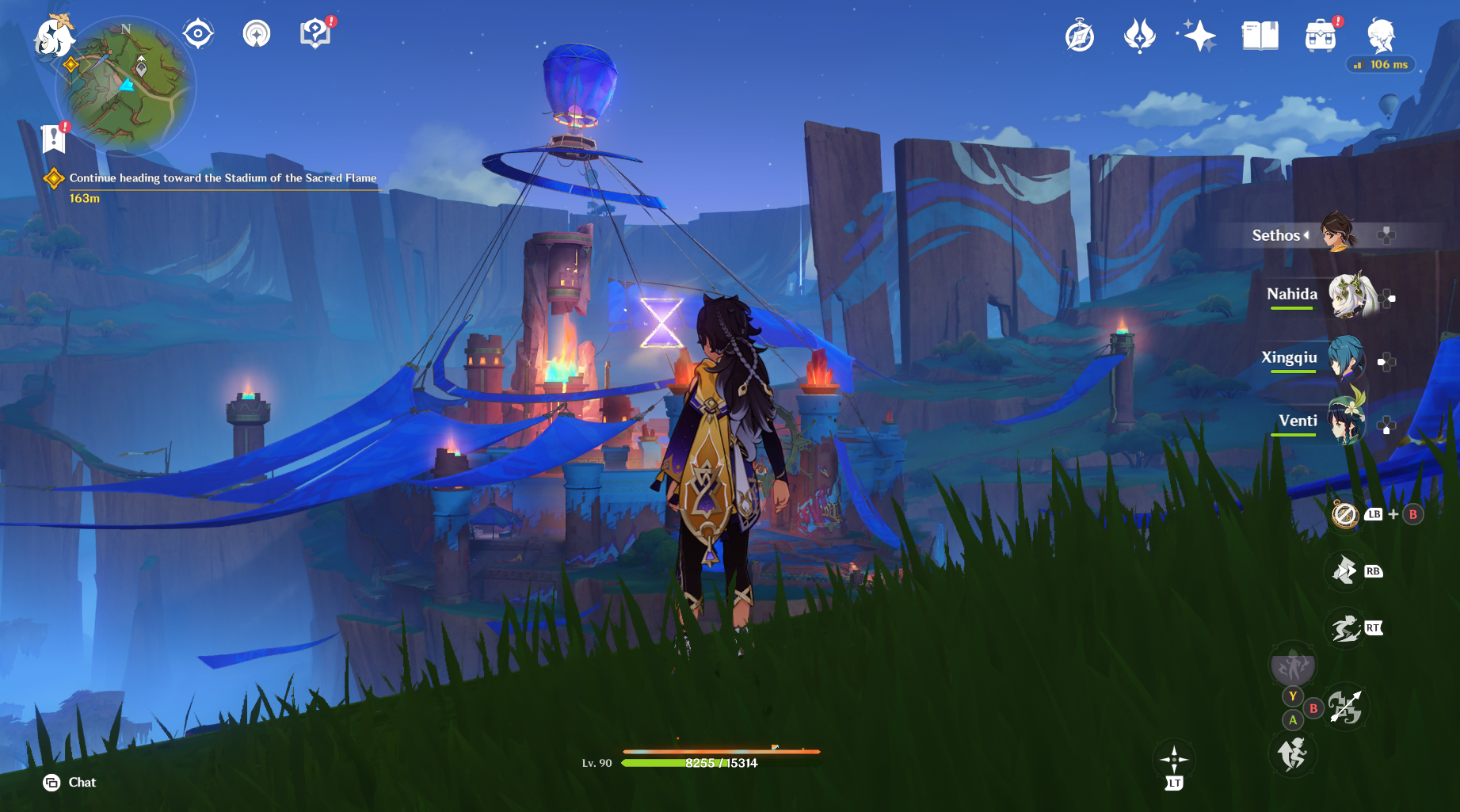Open the Events compass icon
The image size is (1460, 812).
click(x=1080, y=36)
